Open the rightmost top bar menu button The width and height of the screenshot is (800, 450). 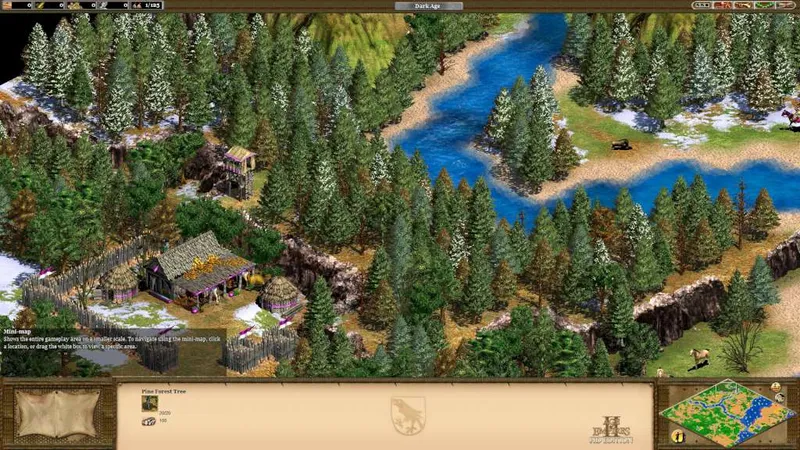[x=786, y=6]
